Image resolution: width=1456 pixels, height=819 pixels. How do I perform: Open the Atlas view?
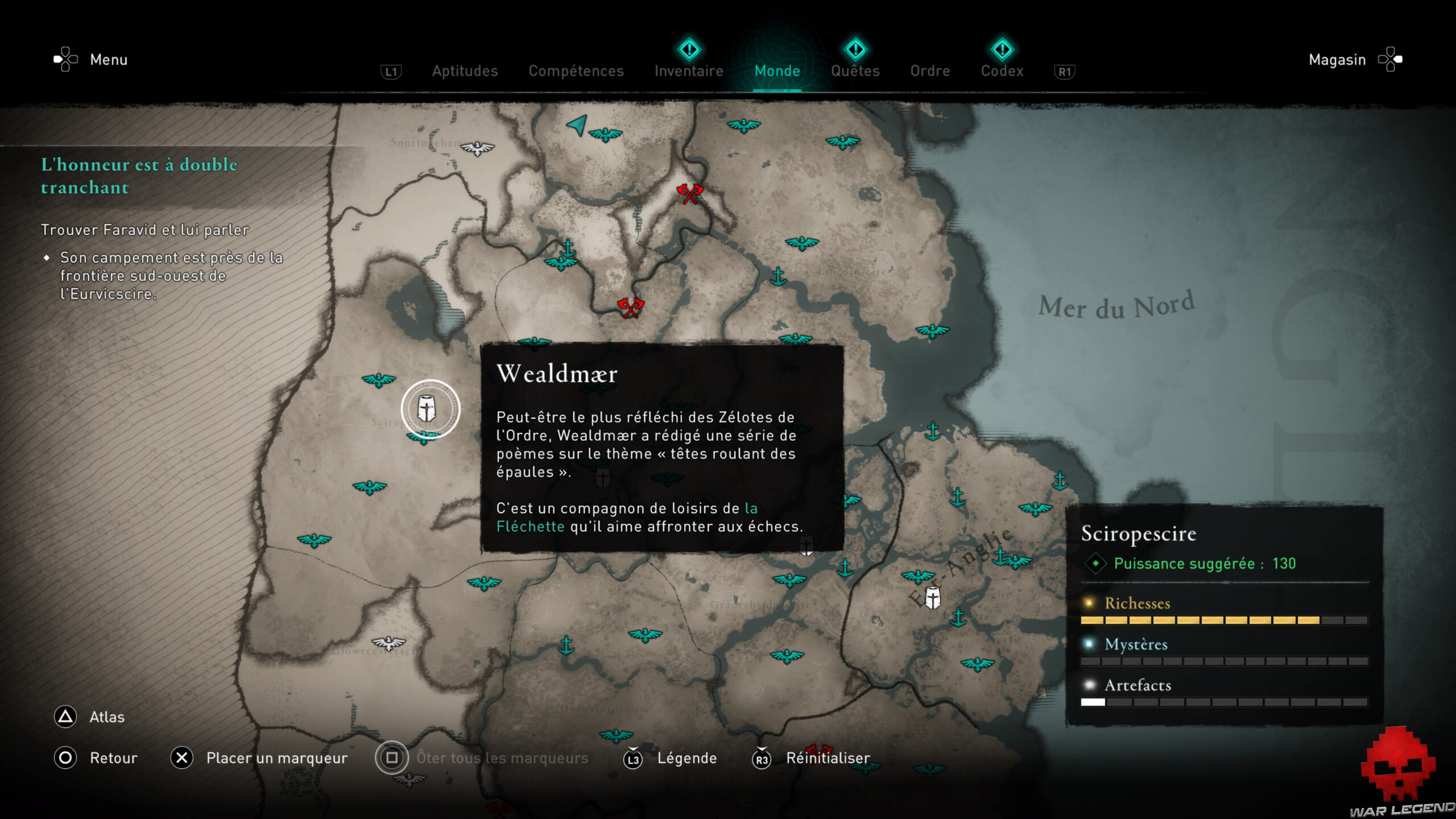(x=106, y=717)
